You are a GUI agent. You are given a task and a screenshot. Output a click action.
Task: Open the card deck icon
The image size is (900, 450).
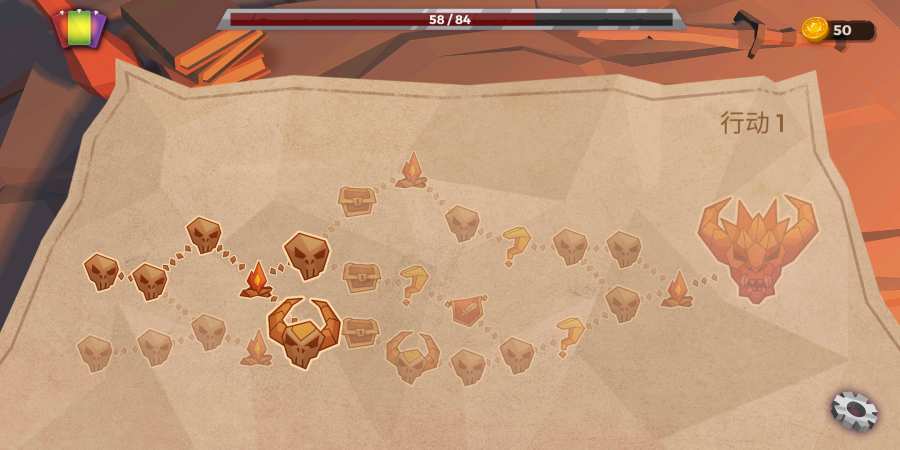79,28
